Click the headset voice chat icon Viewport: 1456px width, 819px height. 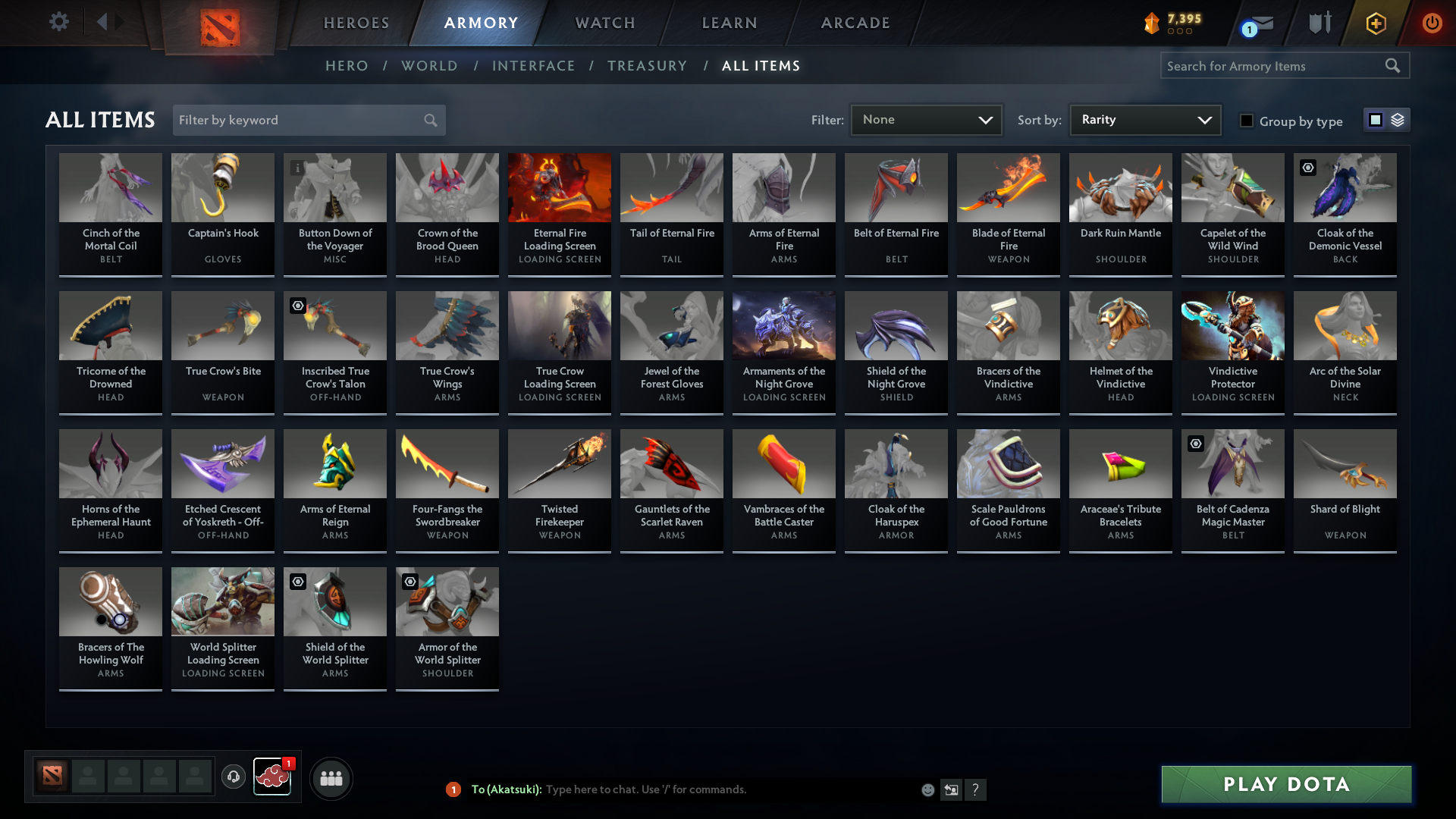(x=234, y=777)
